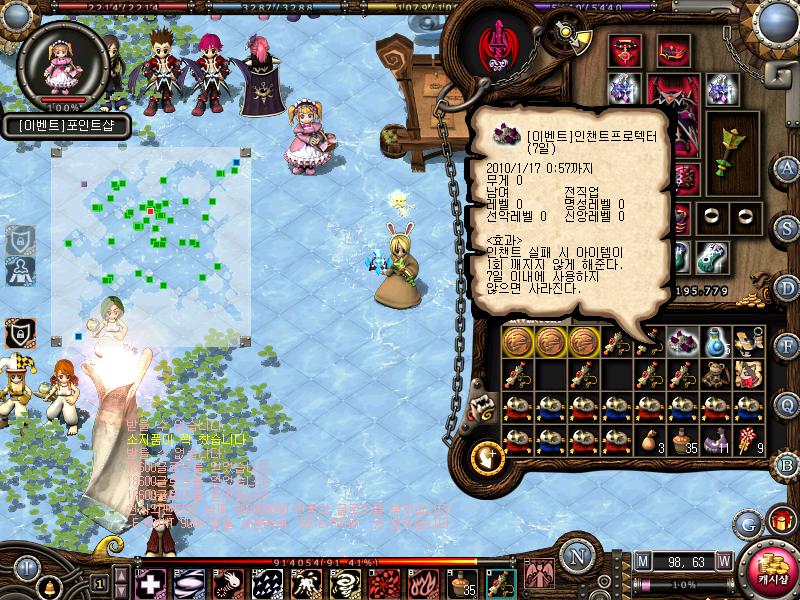Use the hotbar potion with count 35
The height and width of the screenshot is (600, 800).
click(x=461, y=583)
